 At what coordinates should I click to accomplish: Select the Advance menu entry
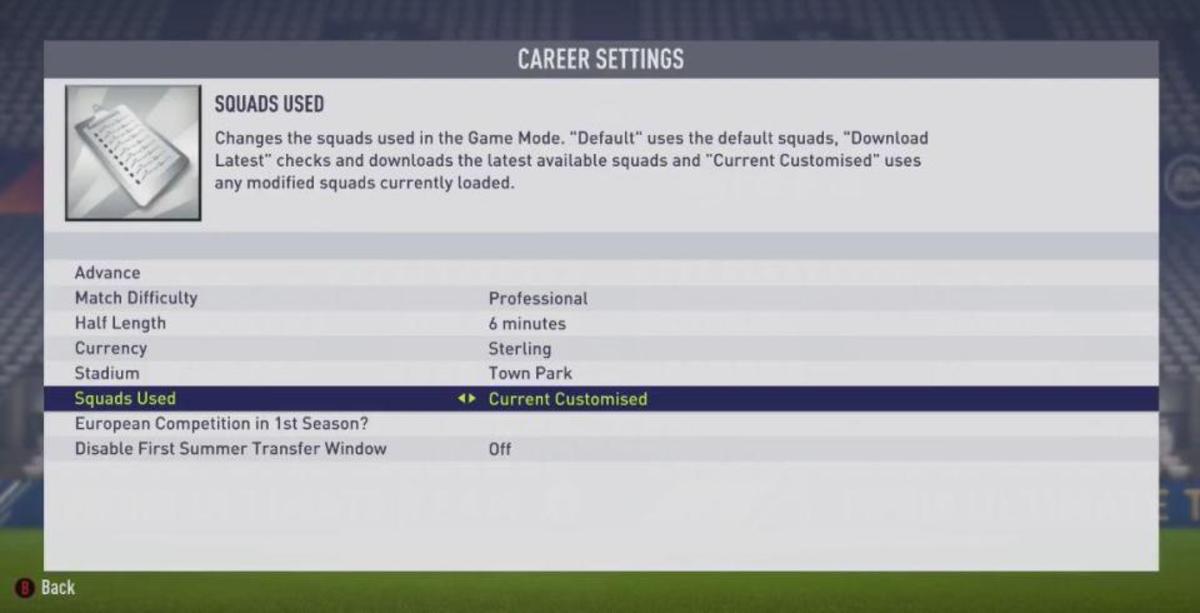coord(108,273)
